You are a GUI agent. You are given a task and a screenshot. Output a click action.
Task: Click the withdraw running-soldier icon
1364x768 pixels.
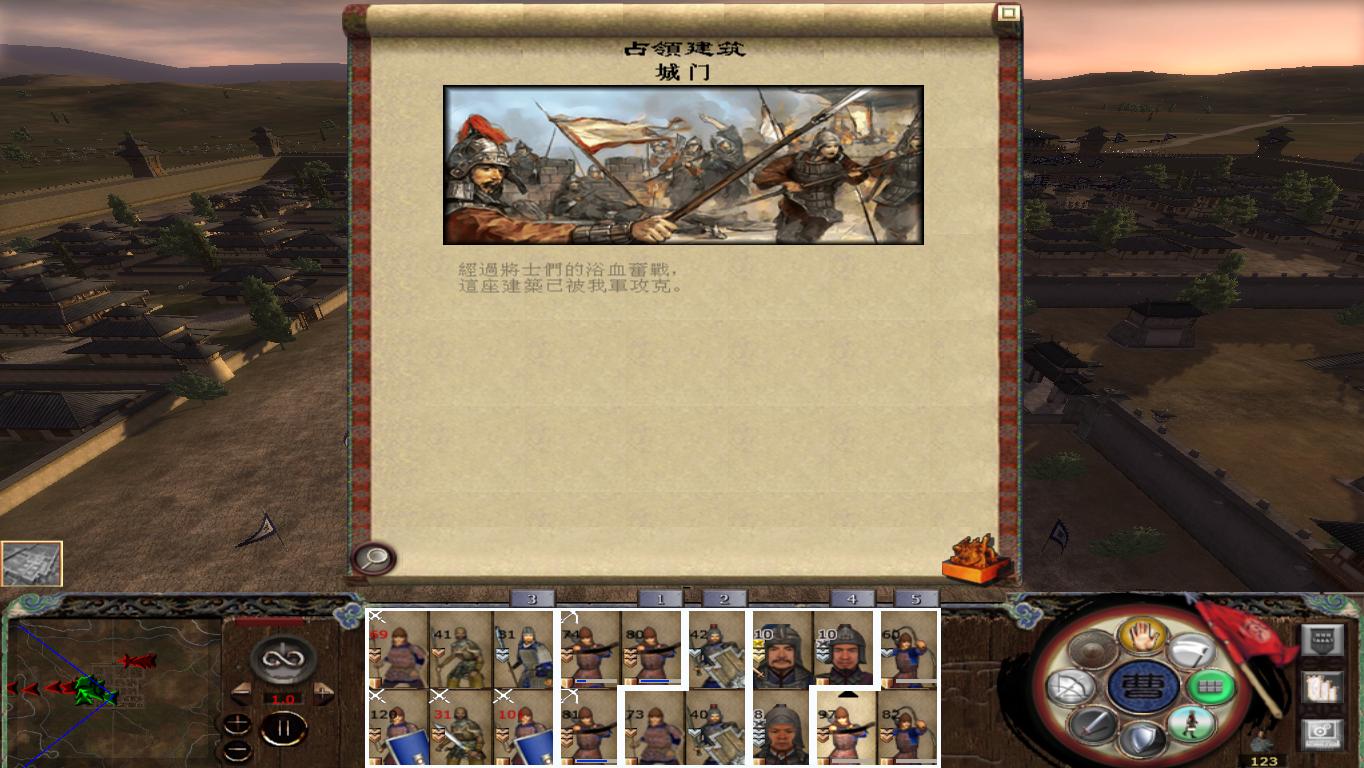[x=1192, y=722]
